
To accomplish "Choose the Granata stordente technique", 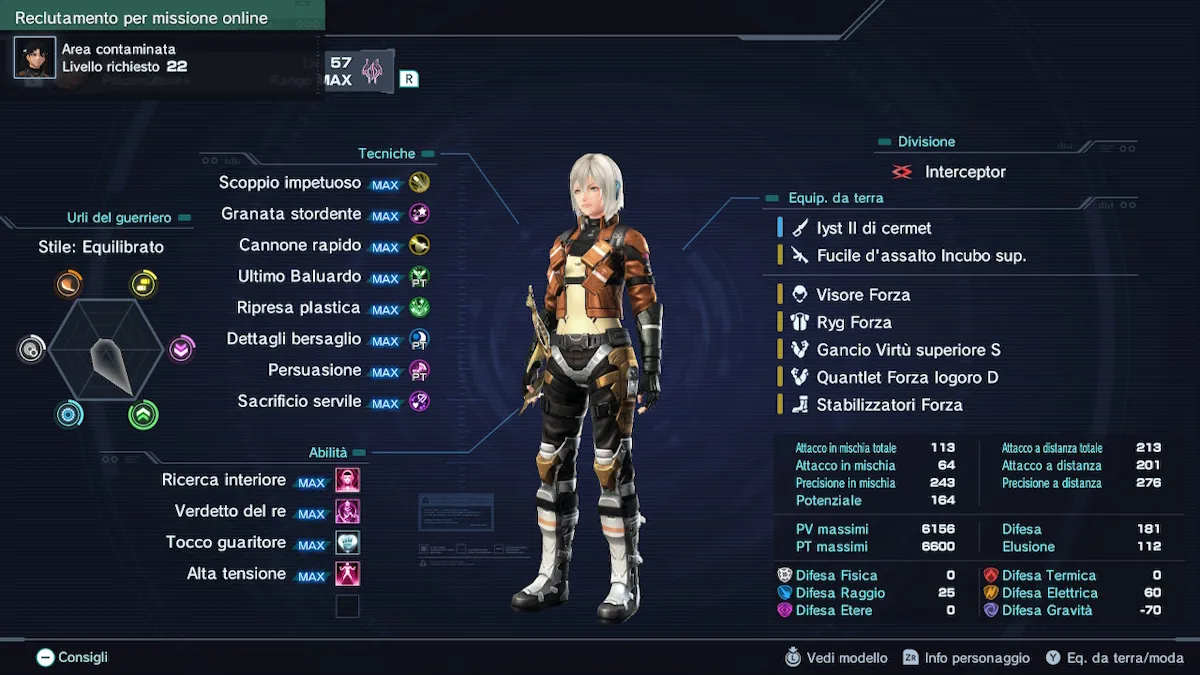I will click(291, 214).
